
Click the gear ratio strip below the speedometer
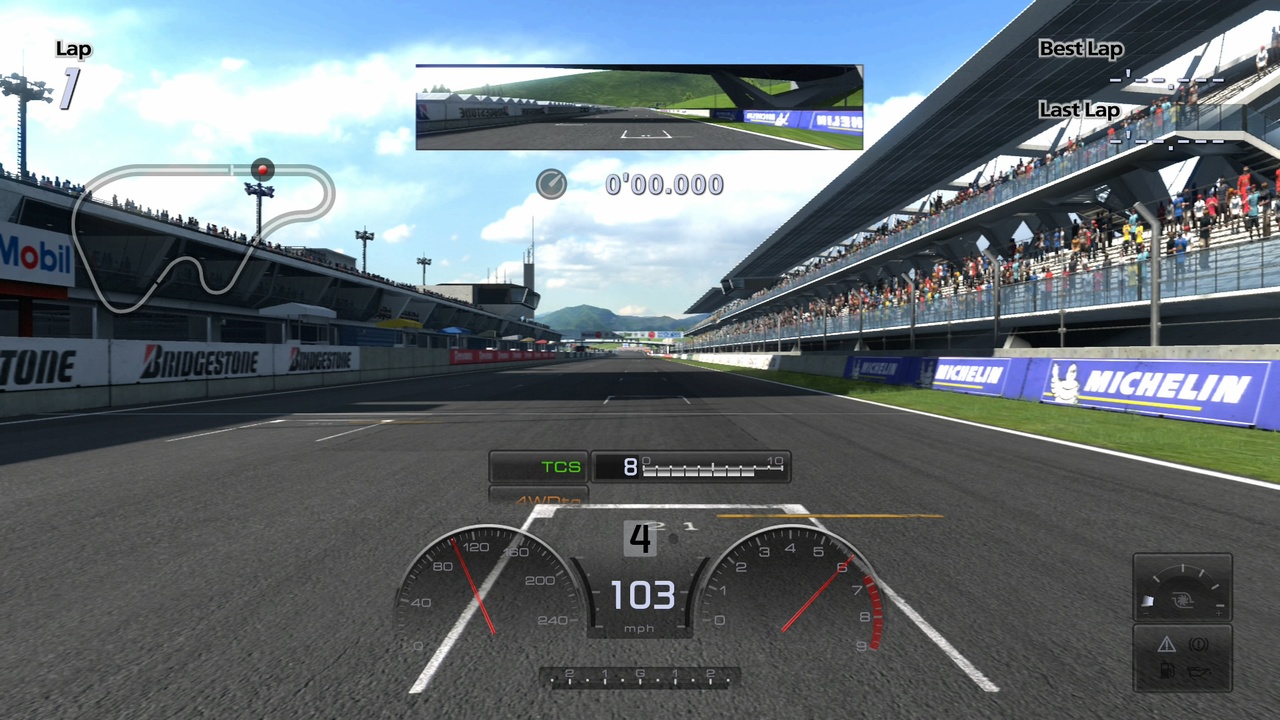pyautogui.click(x=640, y=678)
